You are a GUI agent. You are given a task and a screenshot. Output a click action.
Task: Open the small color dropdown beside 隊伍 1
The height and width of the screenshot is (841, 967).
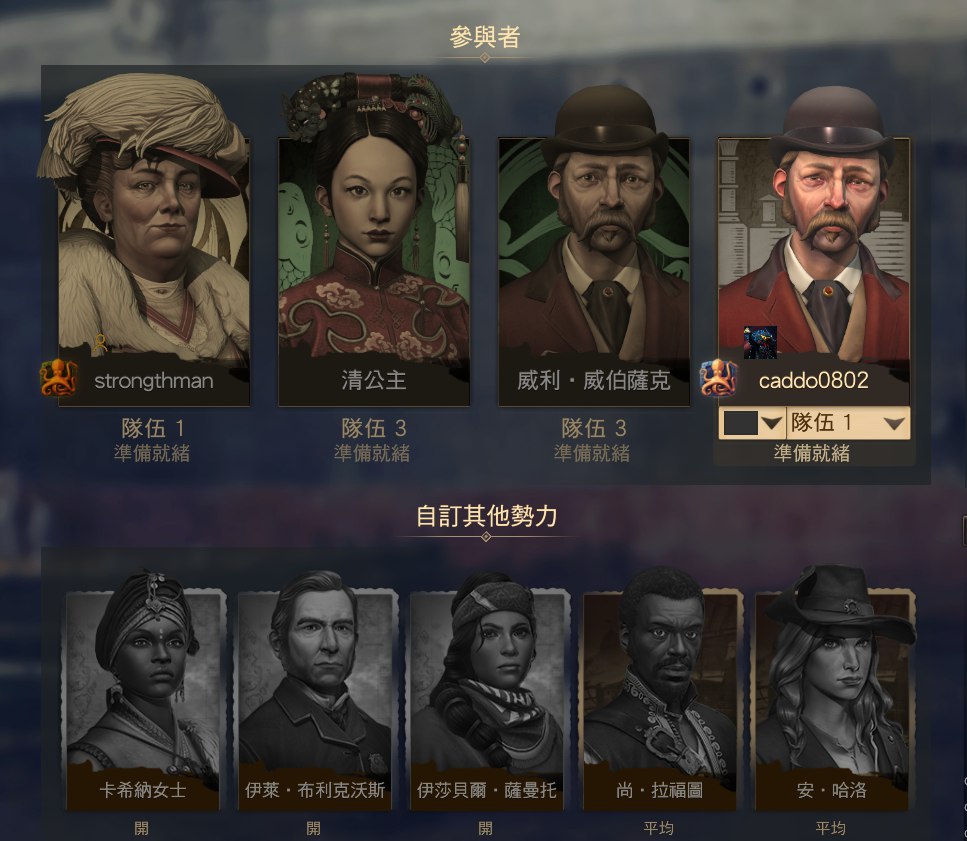752,423
